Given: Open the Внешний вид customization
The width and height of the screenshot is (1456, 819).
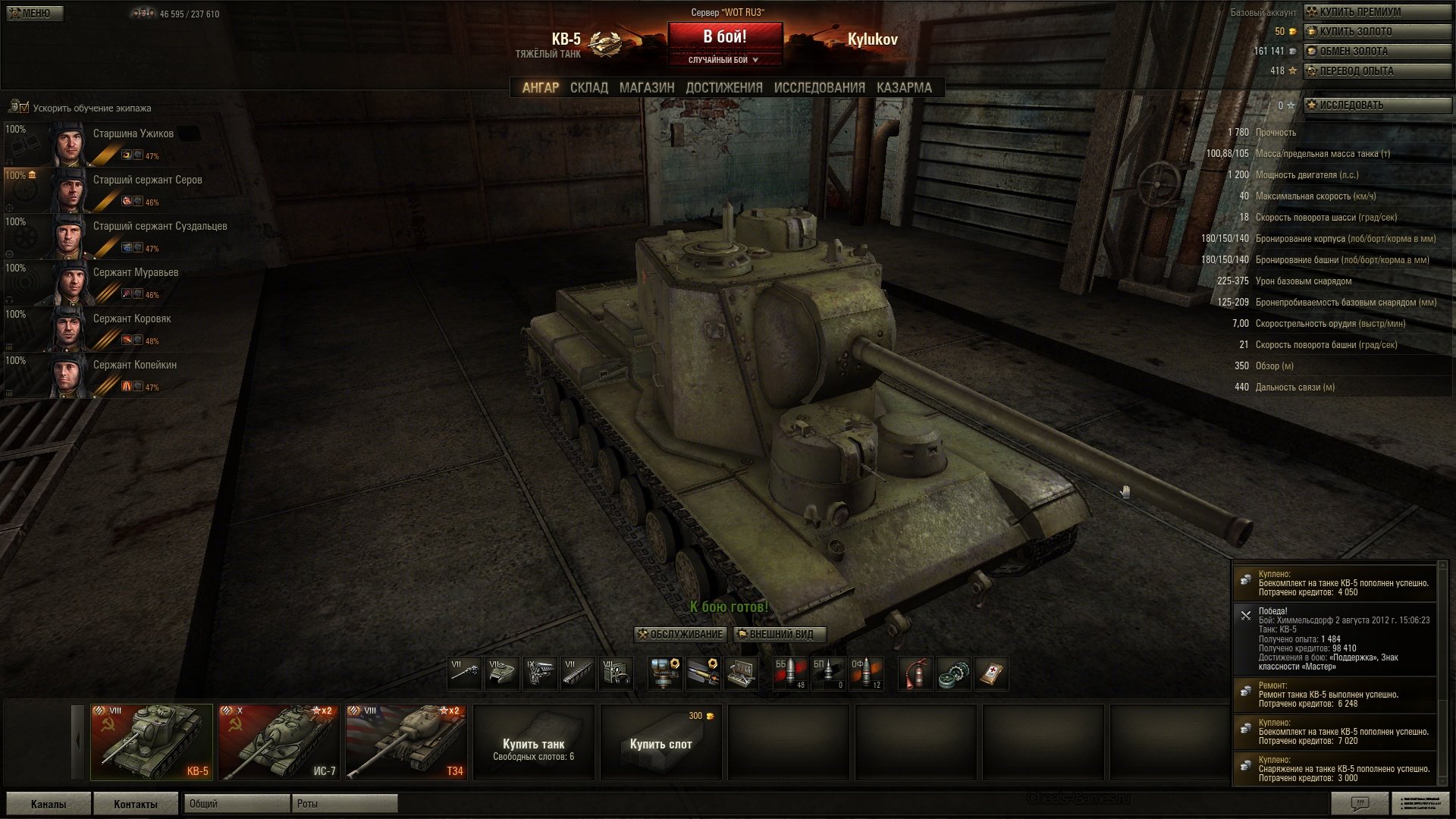Looking at the screenshot, I should click(x=780, y=635).
